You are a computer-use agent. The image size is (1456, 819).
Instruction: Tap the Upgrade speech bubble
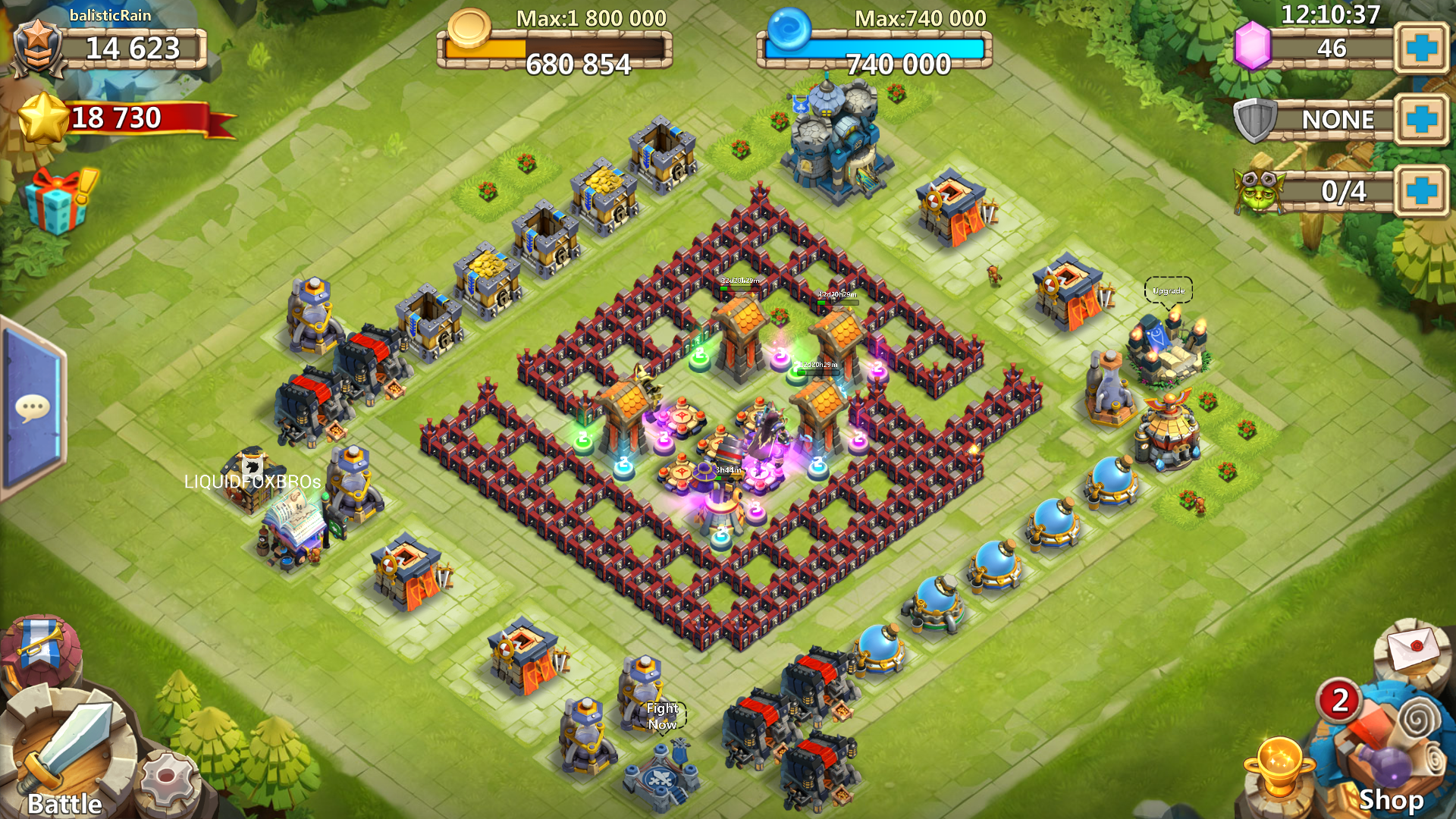pos(1168,290)
